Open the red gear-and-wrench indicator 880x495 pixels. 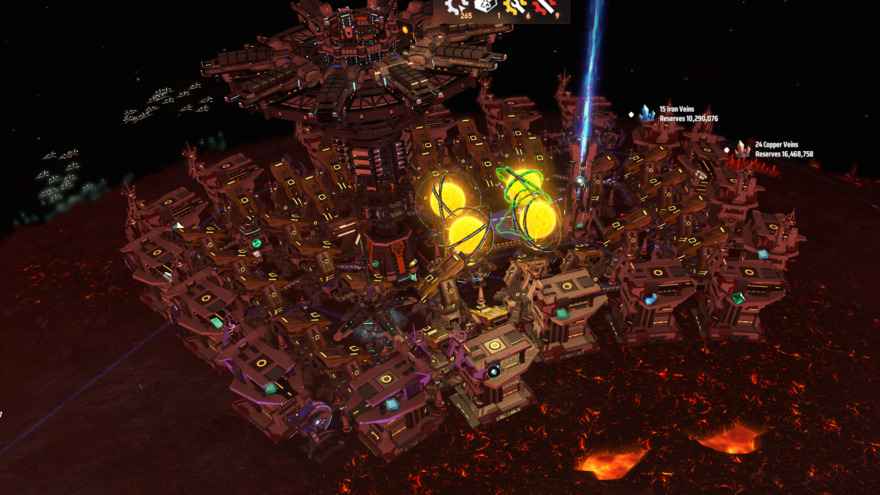(543, 6)
